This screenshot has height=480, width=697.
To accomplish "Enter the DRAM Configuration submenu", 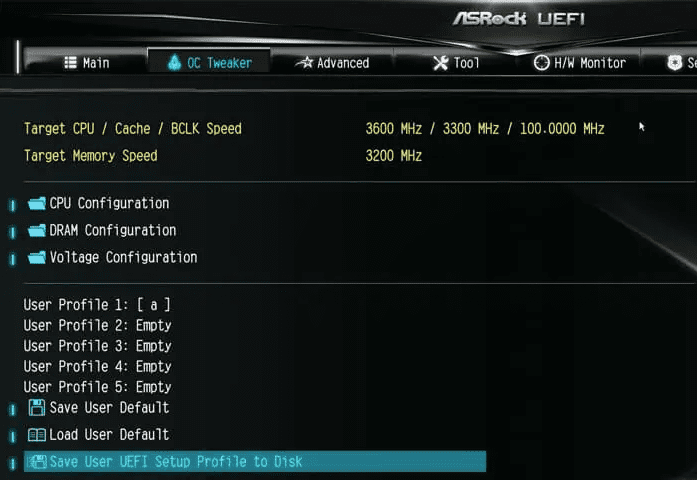I will (112, 230).
